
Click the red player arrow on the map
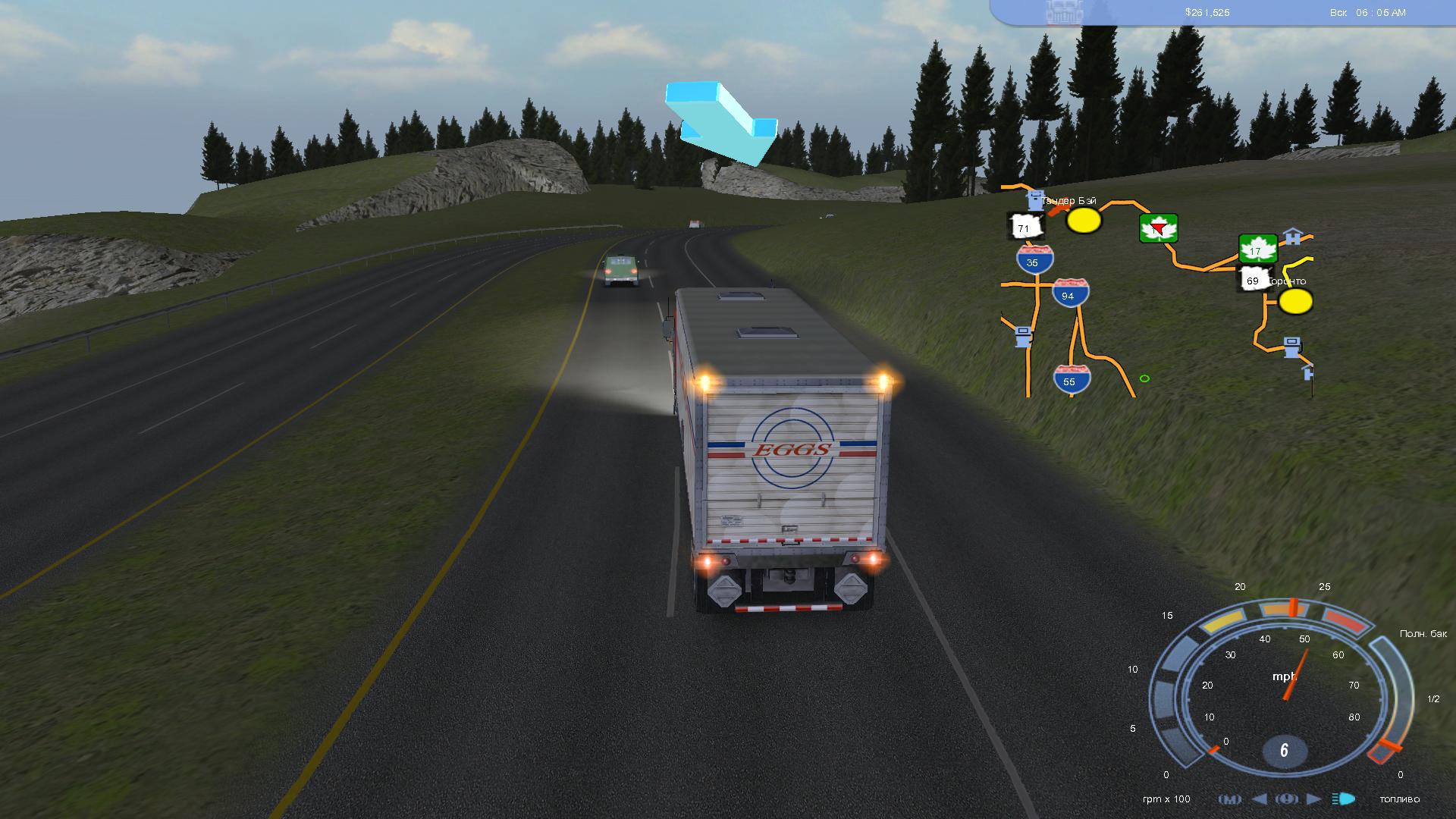1157,229
